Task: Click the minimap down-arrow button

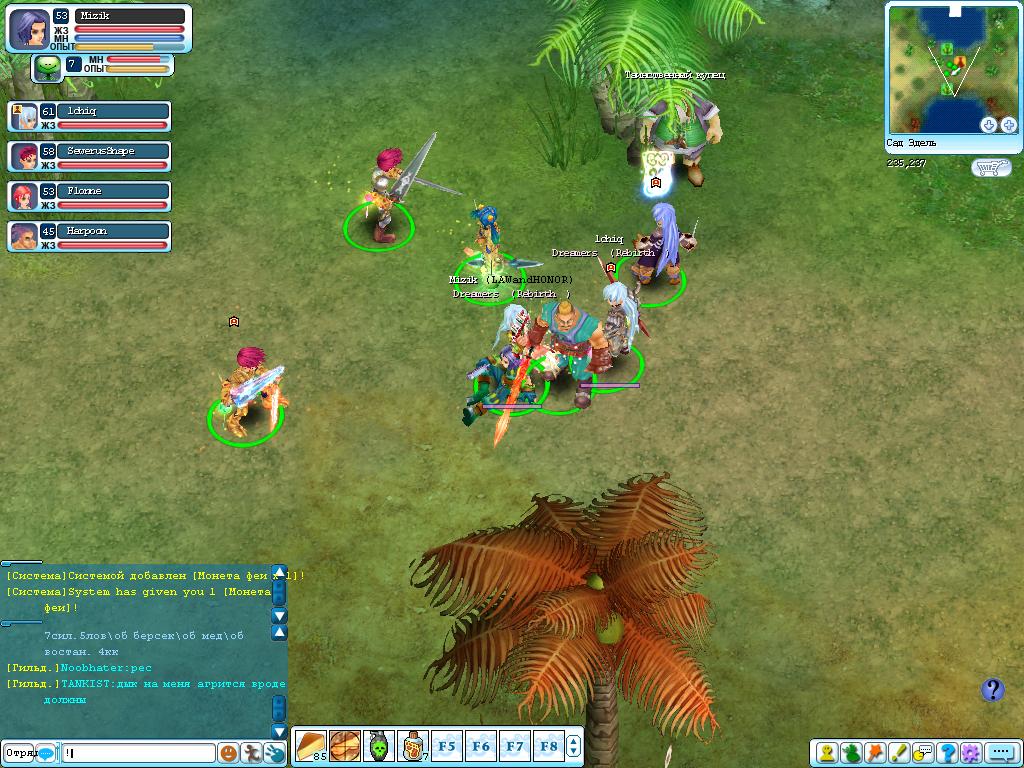Action: coord(988,125)
